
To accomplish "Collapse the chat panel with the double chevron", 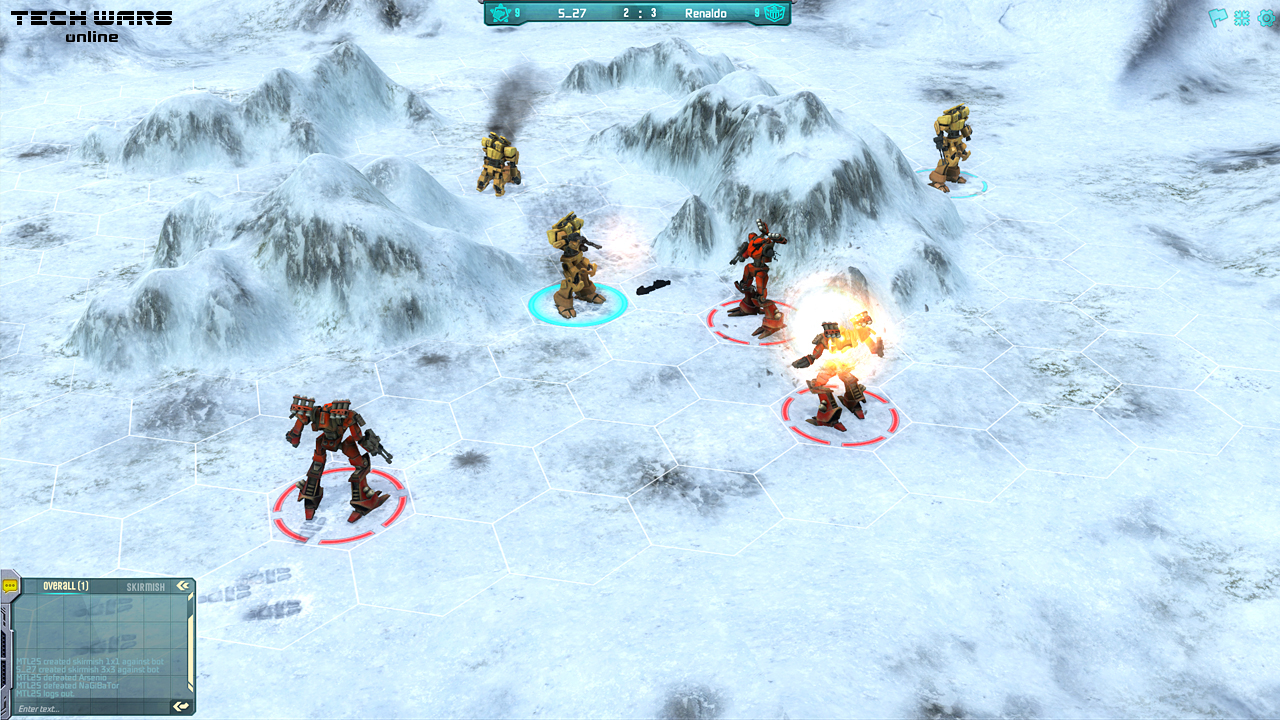I will (183, 585).
